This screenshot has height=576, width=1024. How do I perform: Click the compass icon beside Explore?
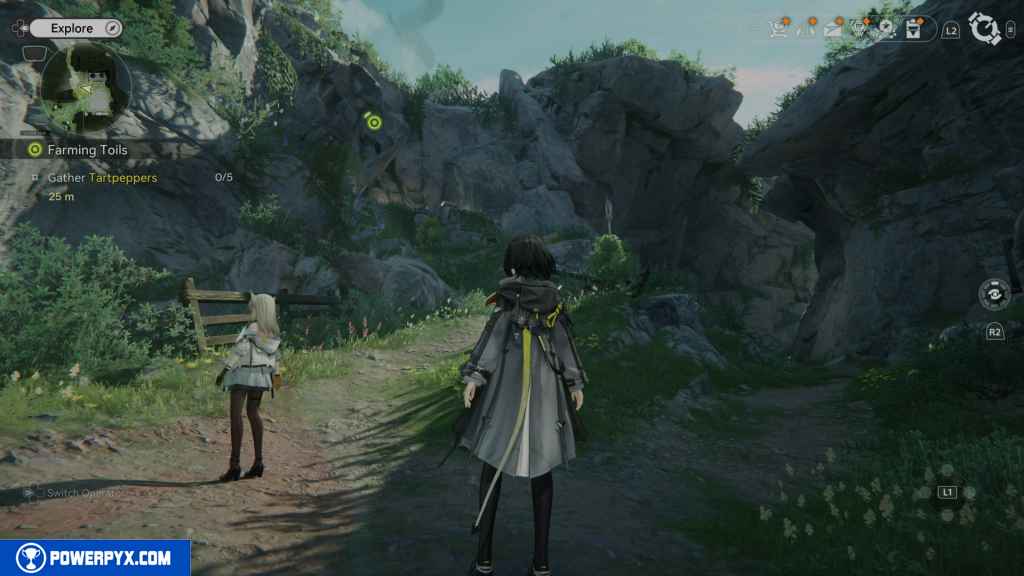pos(113,29)
